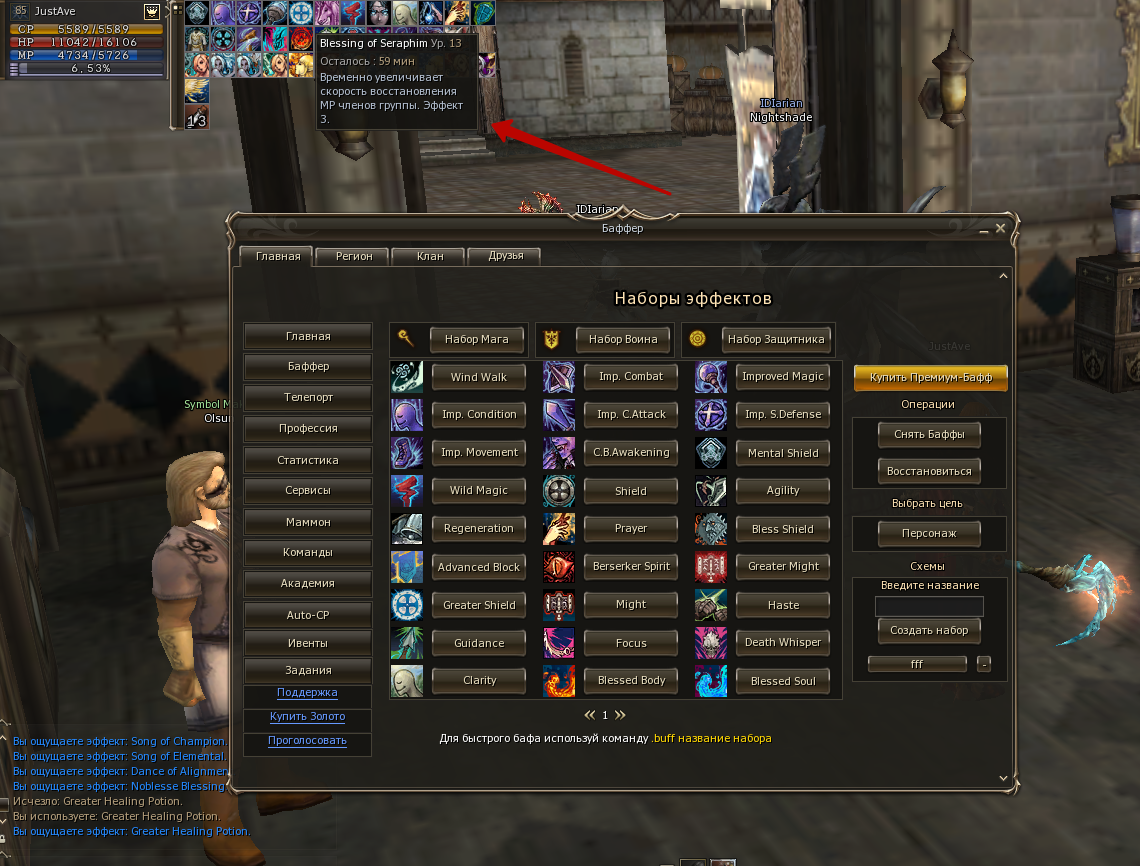Click the Создать набор button
Viewport: 1140px width, 866px height.
(929, 631)
